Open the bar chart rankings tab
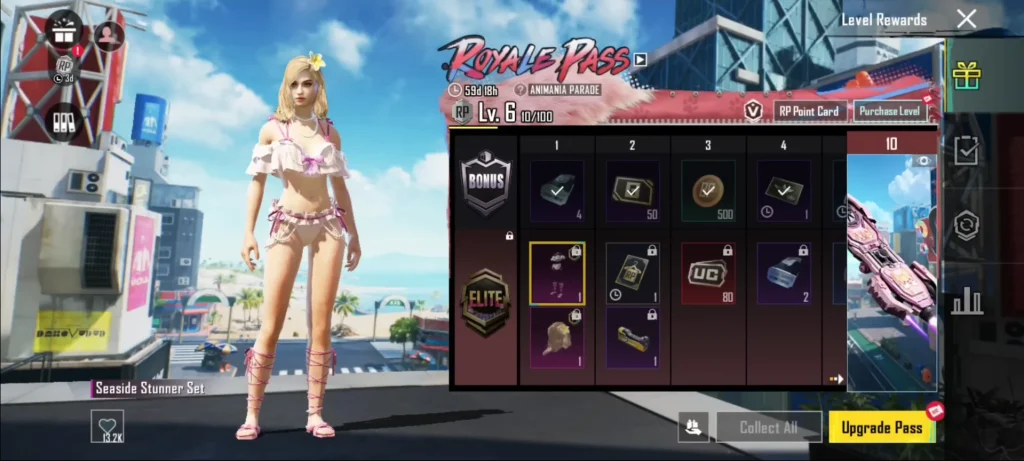This screenshot has height=461, width=1024. pos(966,300)
